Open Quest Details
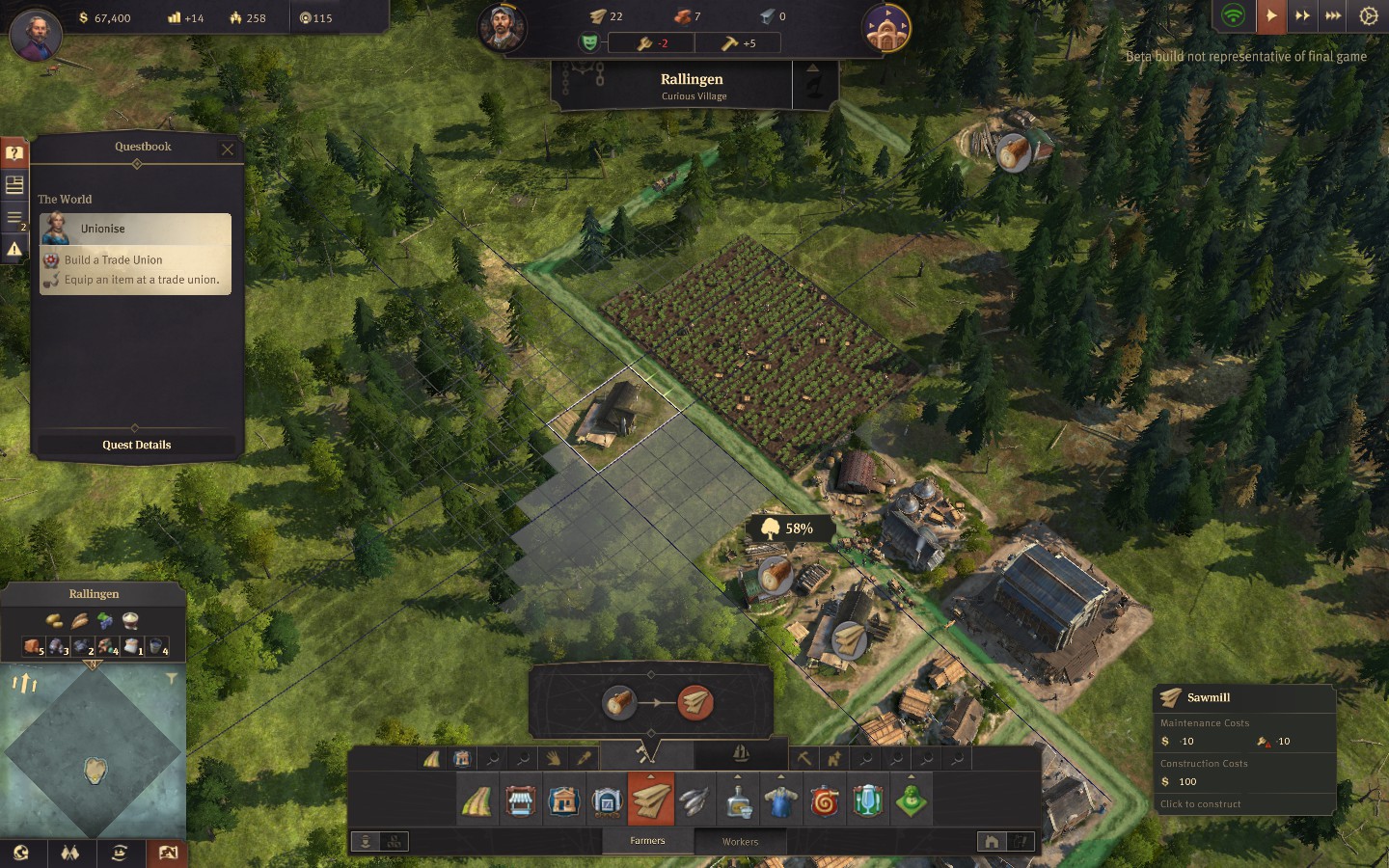 136,445
